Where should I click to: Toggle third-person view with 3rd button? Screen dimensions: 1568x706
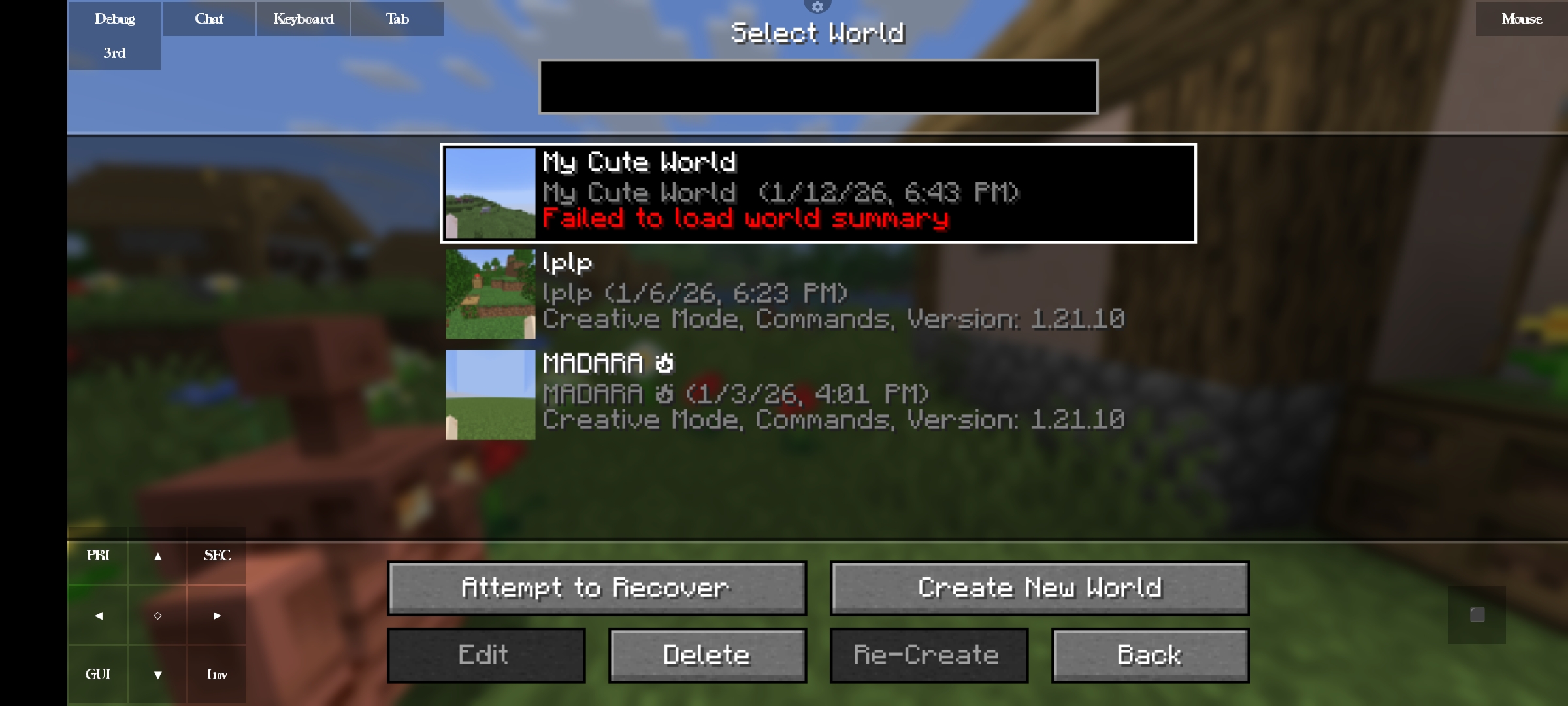coord(114,52)
